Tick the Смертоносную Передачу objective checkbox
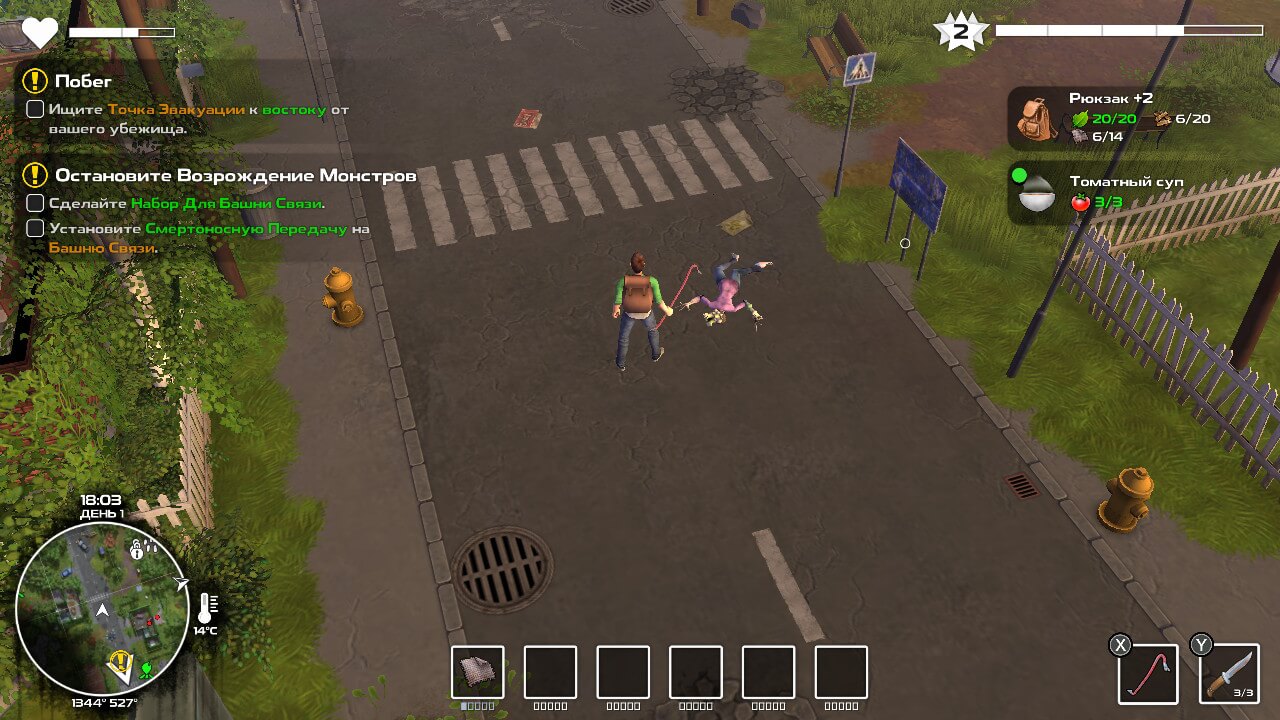Image resolution: width=1280 pixels, height=720 pixels. pyautogui.click(x=35, y=228)
